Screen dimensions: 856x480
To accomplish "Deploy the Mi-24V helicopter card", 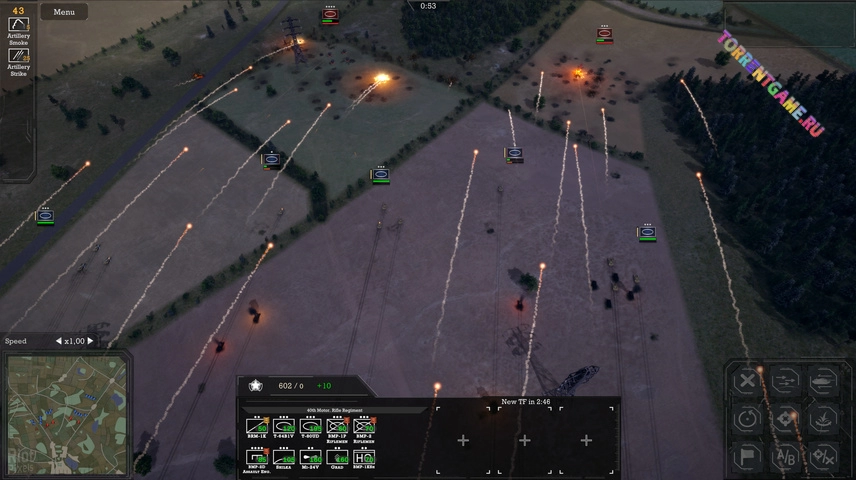I will [x=311, y=457].
